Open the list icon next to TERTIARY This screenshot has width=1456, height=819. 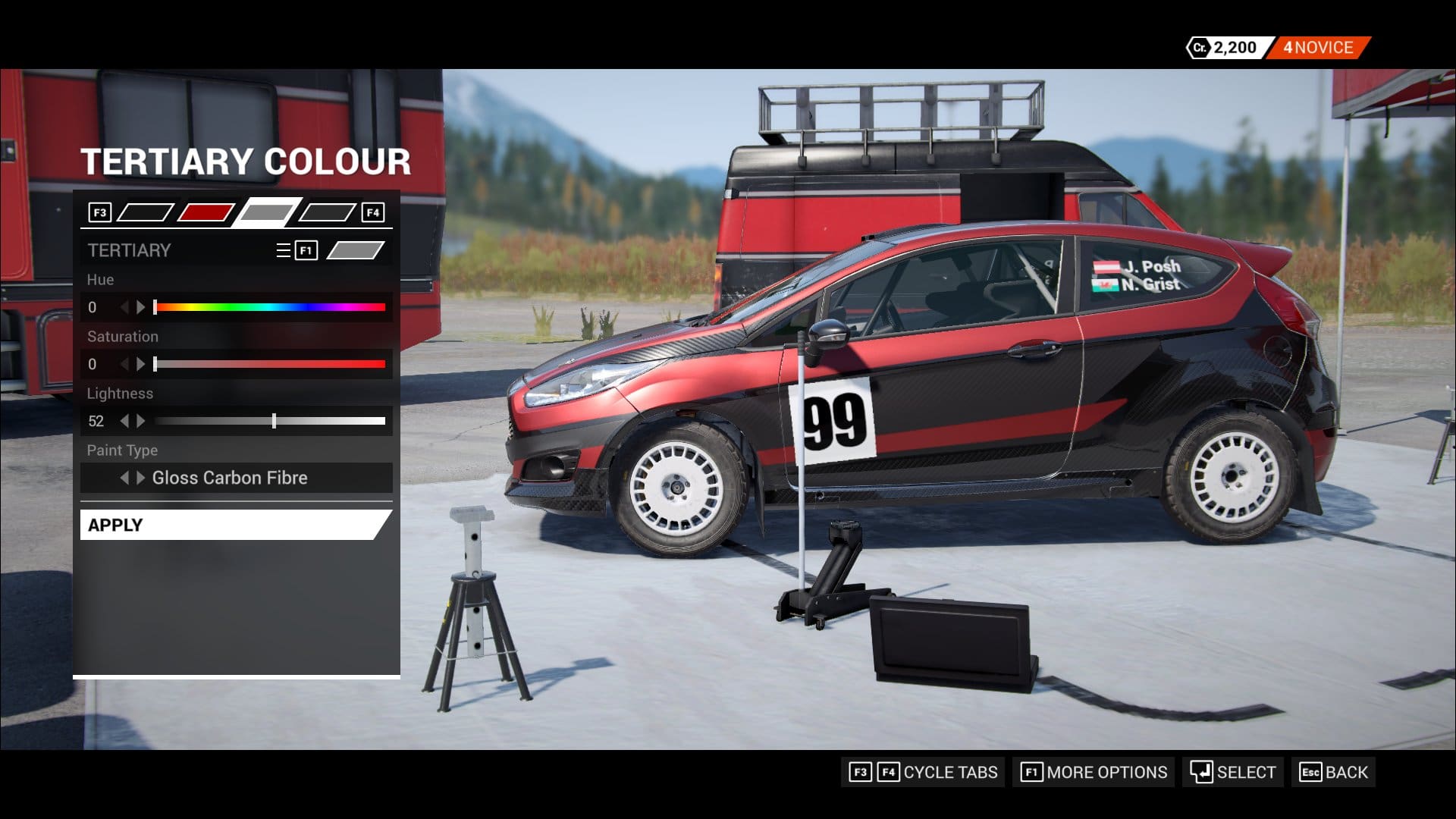284,250
